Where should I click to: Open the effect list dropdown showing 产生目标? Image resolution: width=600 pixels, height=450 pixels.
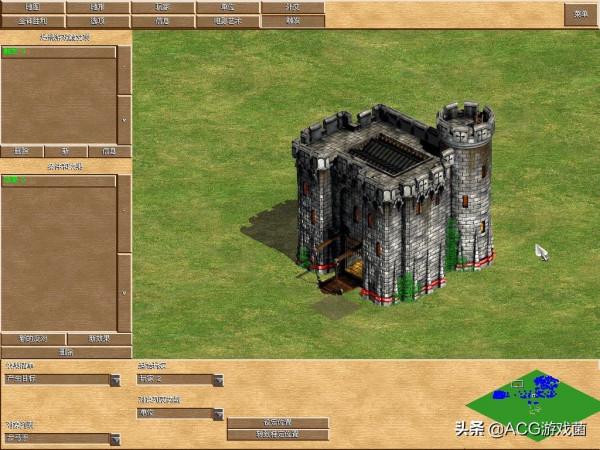[115, 380]
